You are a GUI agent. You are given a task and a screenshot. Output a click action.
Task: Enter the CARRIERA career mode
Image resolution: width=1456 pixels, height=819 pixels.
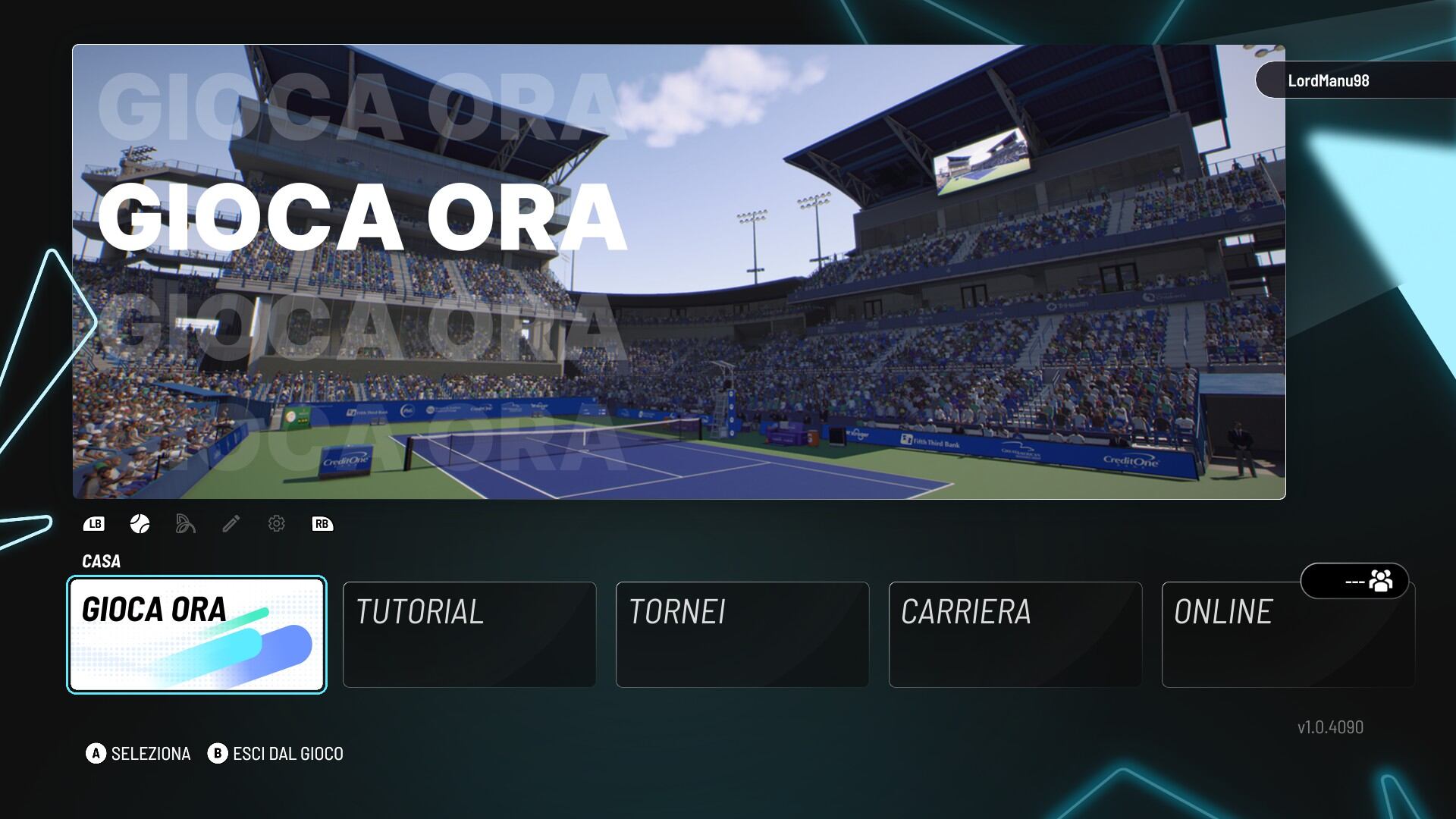tap(1015, 635)
